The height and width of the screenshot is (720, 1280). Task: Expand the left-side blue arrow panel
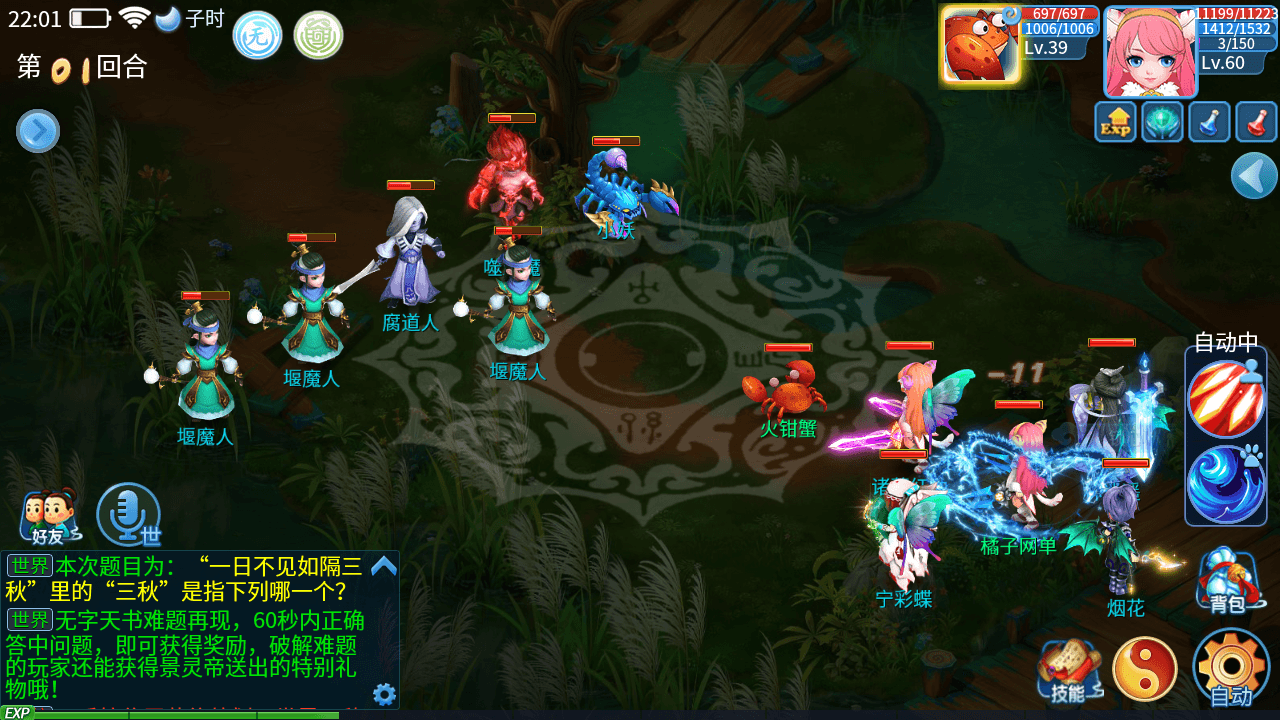(37, 131)
